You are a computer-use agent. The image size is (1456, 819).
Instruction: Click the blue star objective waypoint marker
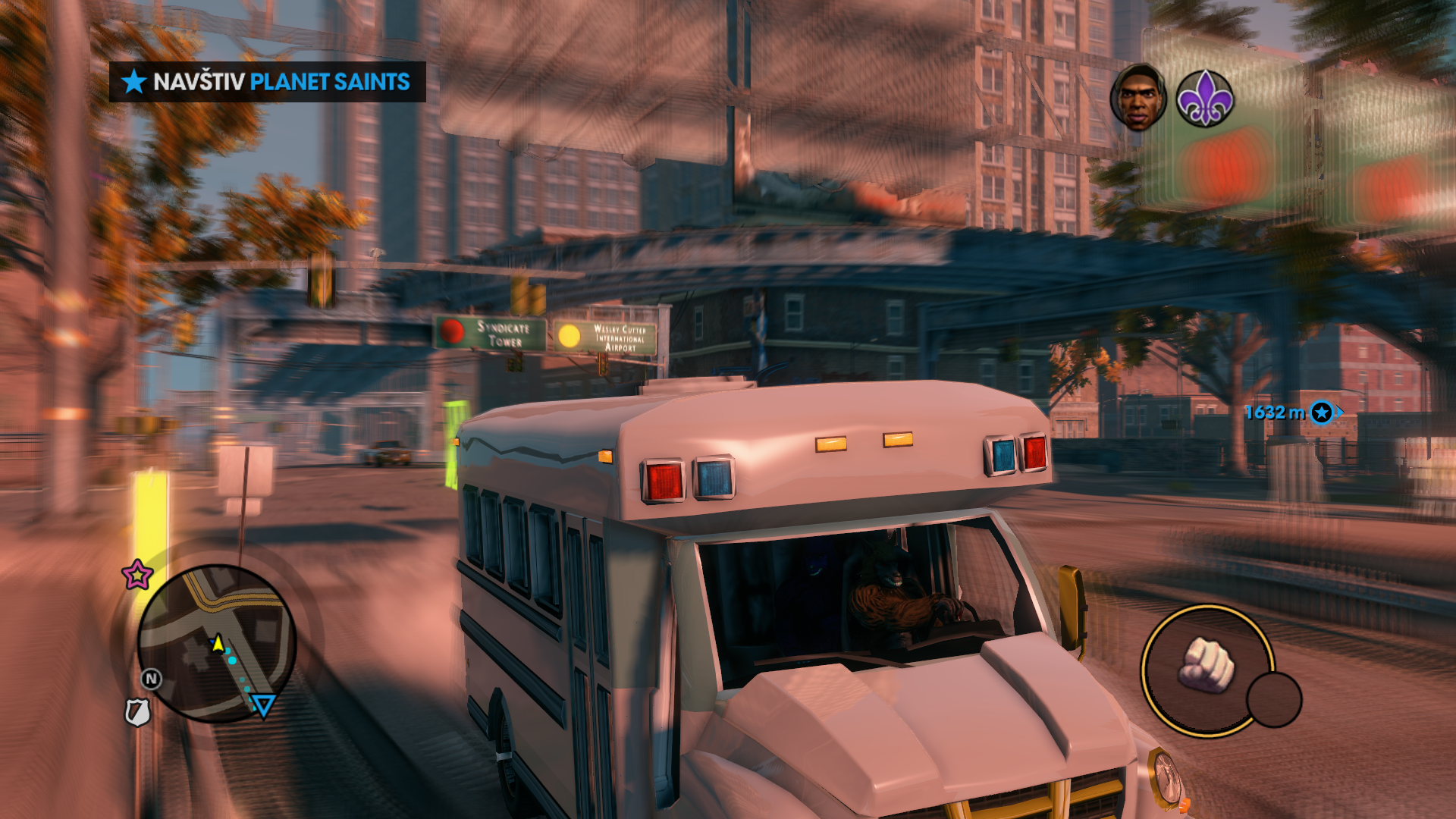pos(1322,413)
